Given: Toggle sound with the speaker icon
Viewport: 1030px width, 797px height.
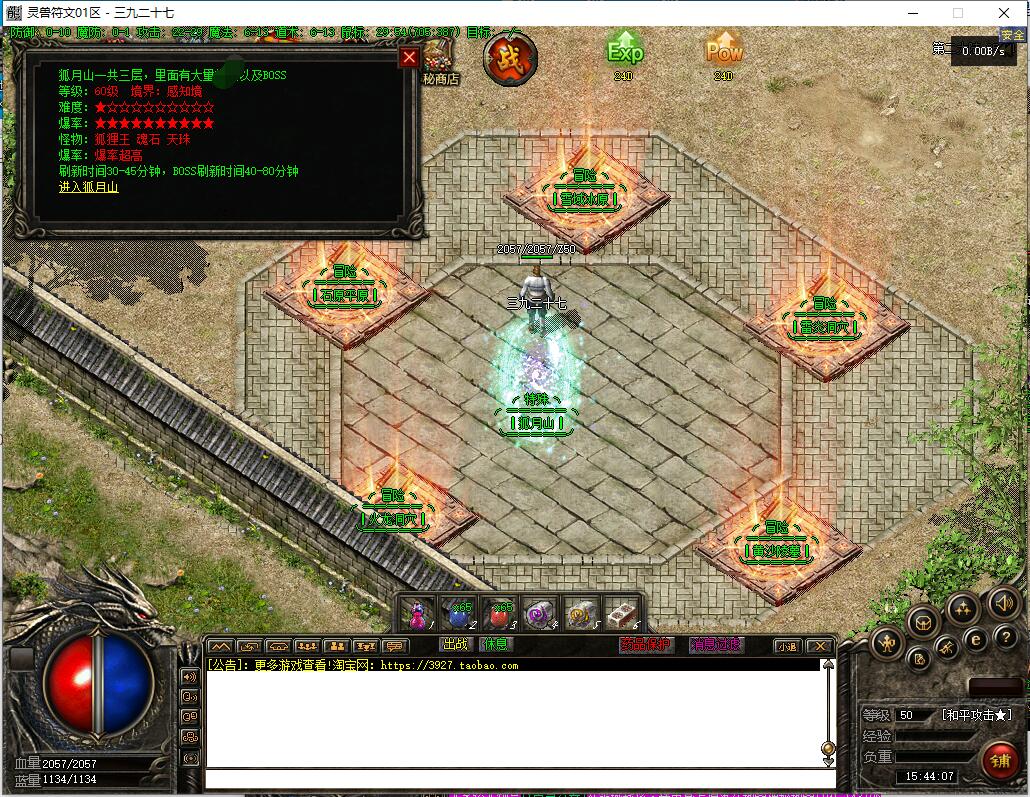Looking at the screenshot, I should tap(1003, 603).
